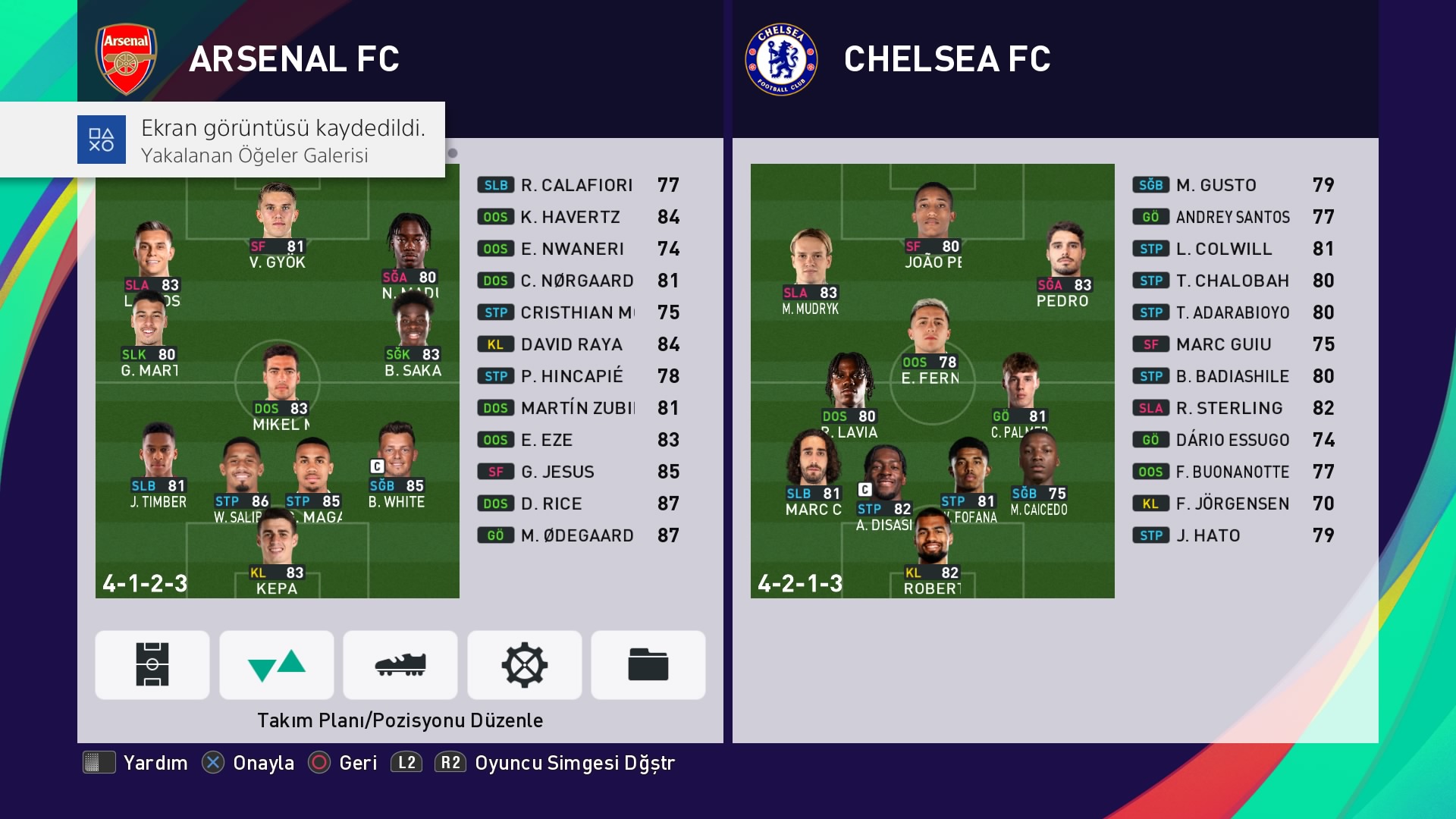
Task: Open the folder icon button
Action: 648,665
